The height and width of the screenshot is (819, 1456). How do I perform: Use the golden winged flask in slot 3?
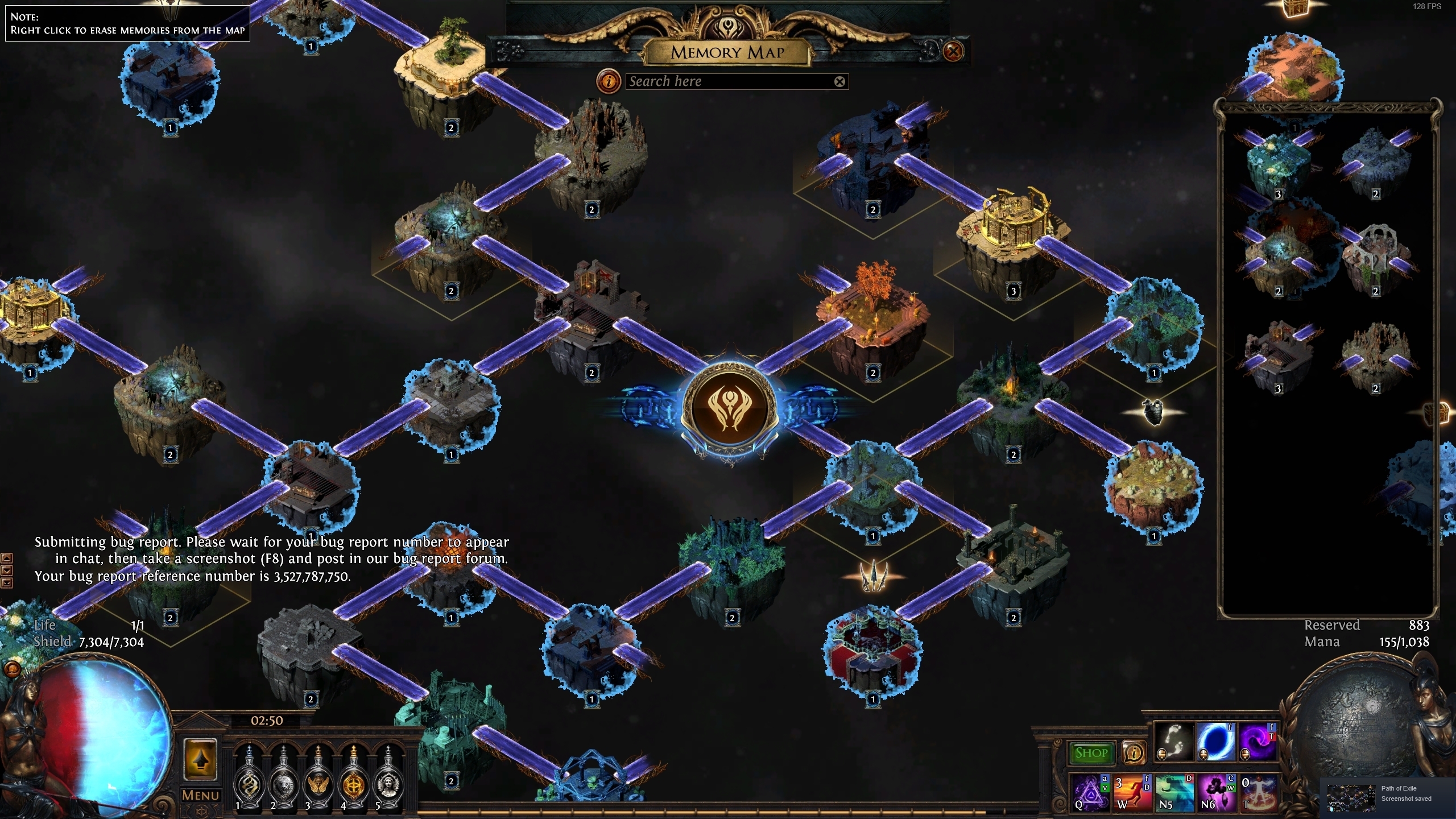click(x=318, y=778)
